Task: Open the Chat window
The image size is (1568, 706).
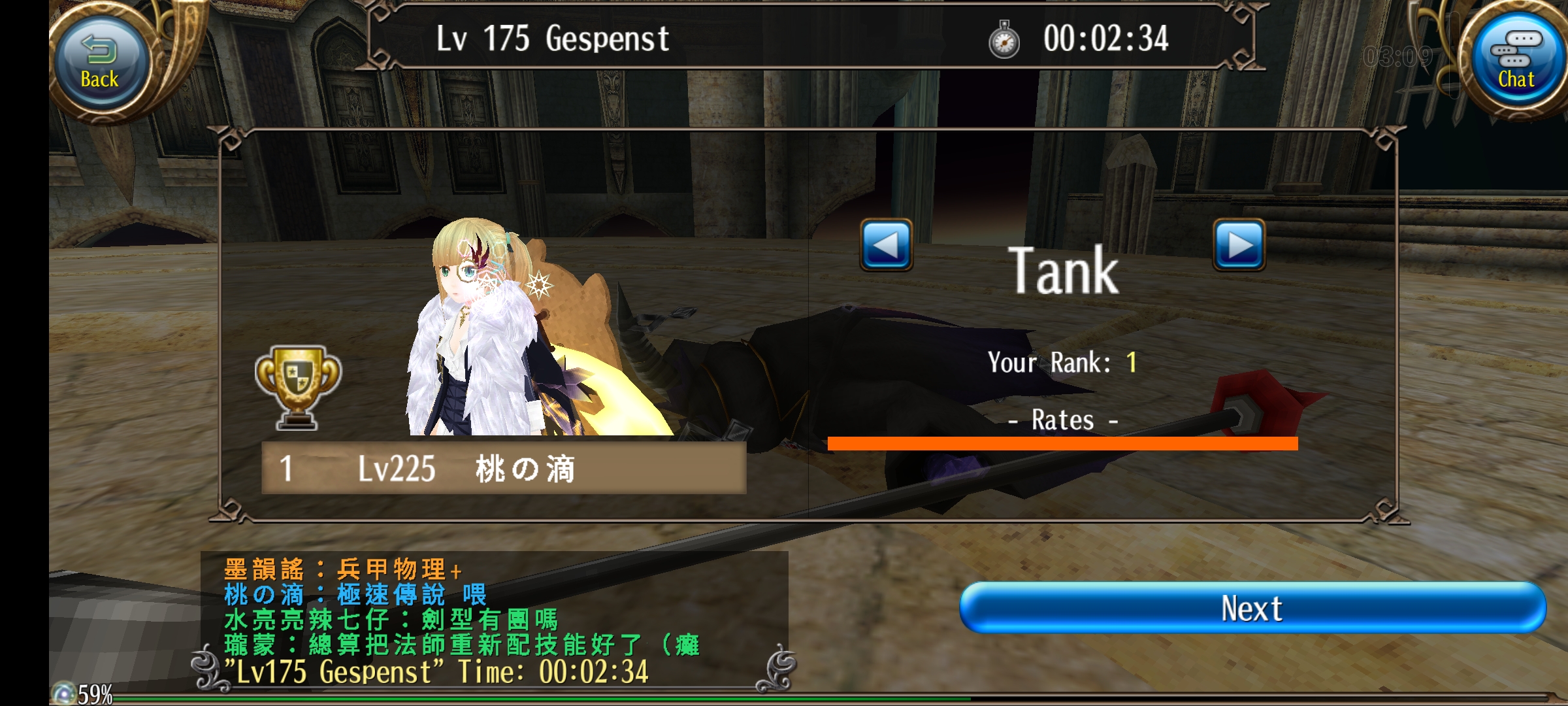Action: pos(1516,62)
